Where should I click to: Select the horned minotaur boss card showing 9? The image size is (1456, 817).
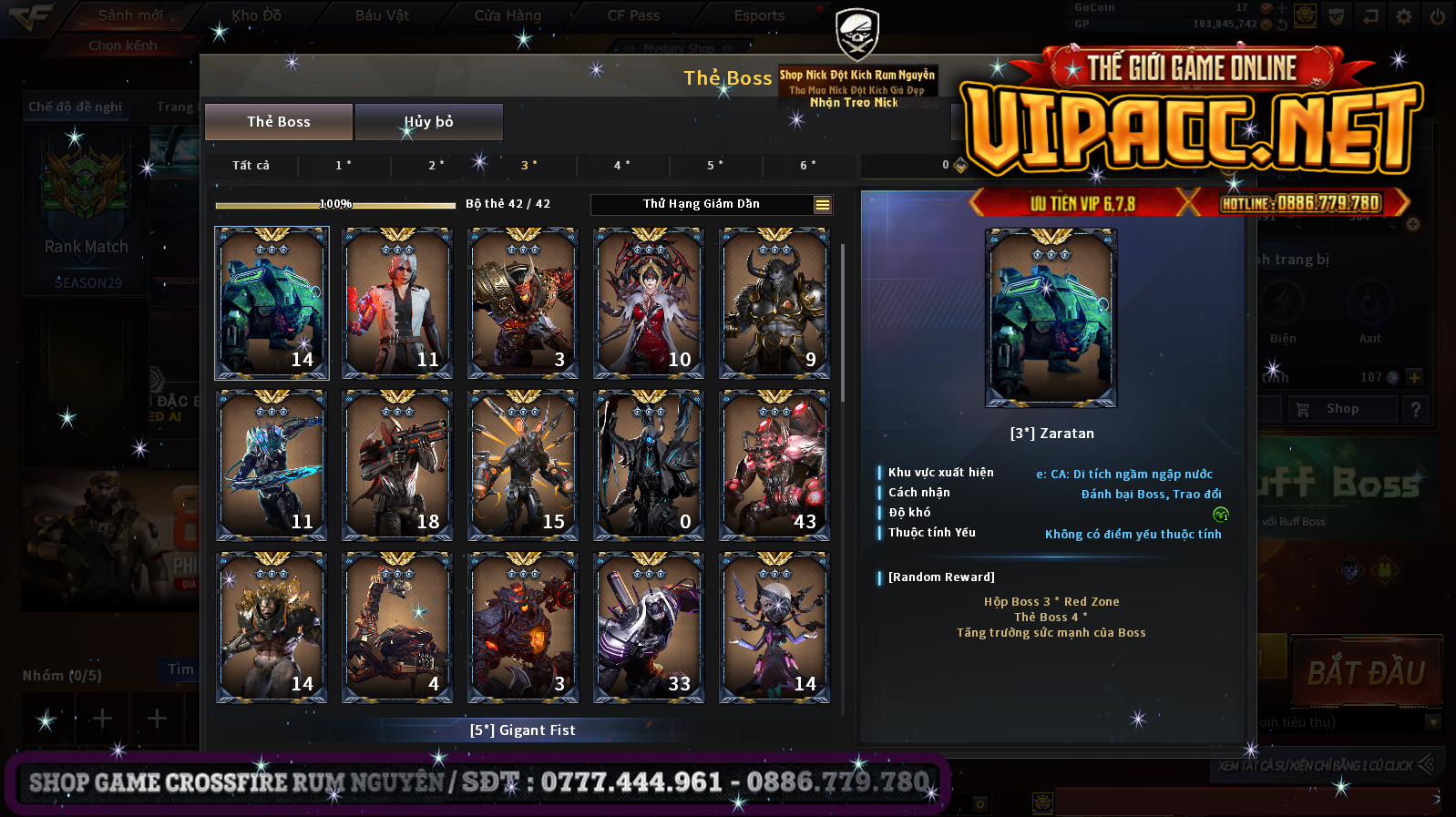pos(774,303)
